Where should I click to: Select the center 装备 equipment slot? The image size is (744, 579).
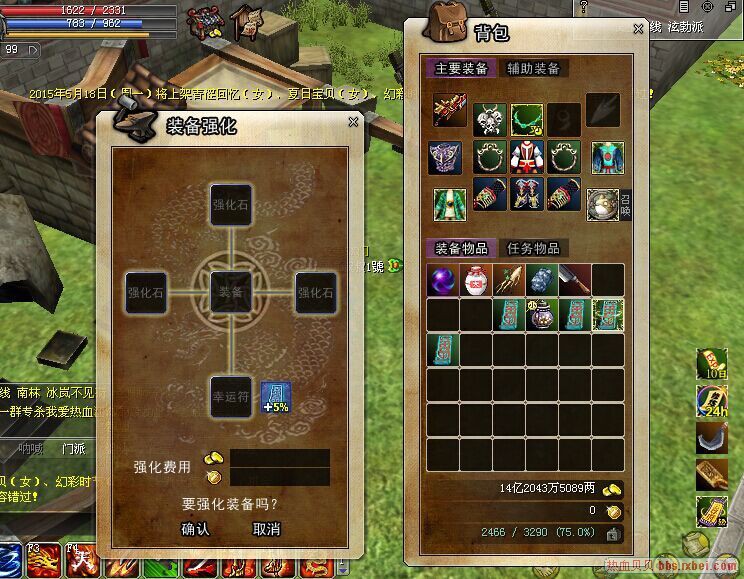pyautogui.click(x=230, y=292)
